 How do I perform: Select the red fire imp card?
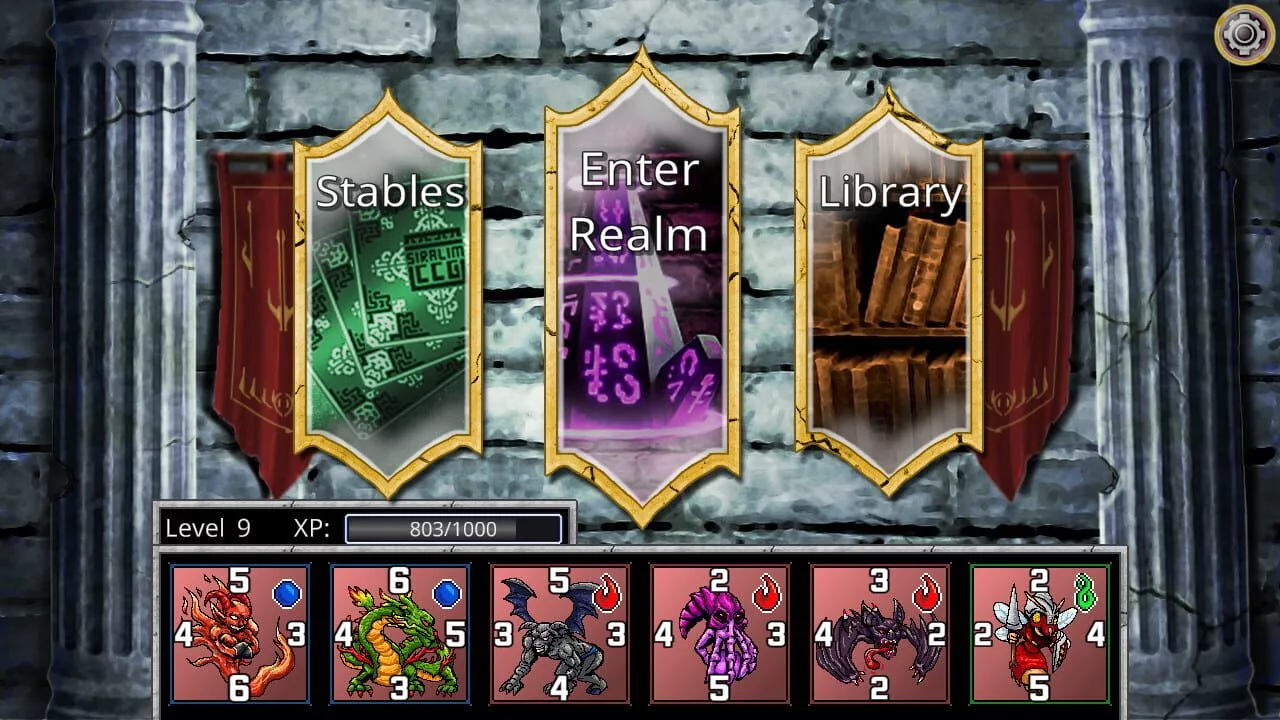pos(240,634)
